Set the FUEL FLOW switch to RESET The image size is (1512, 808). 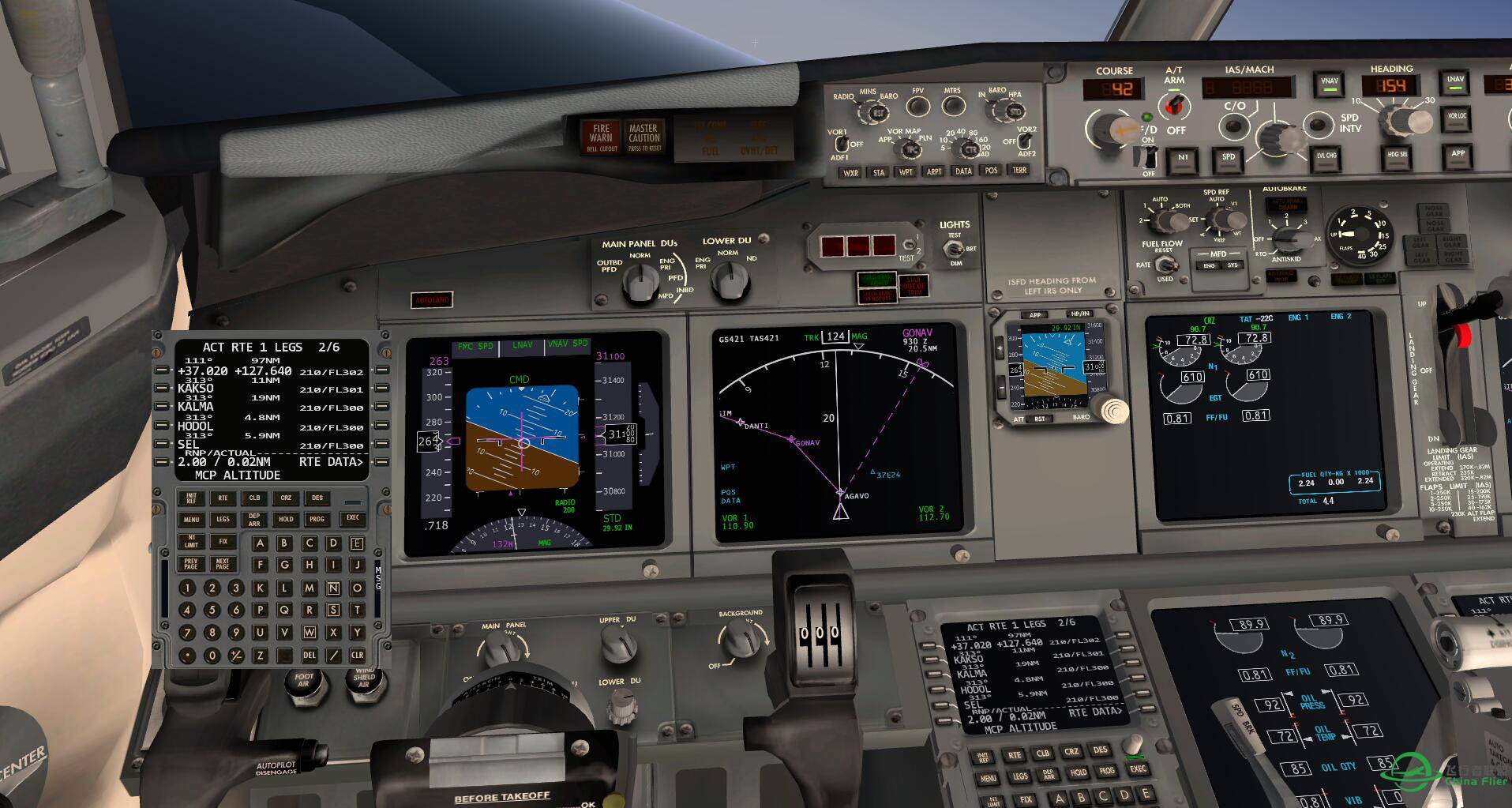pyautogui.click(x=1166, y=262)
